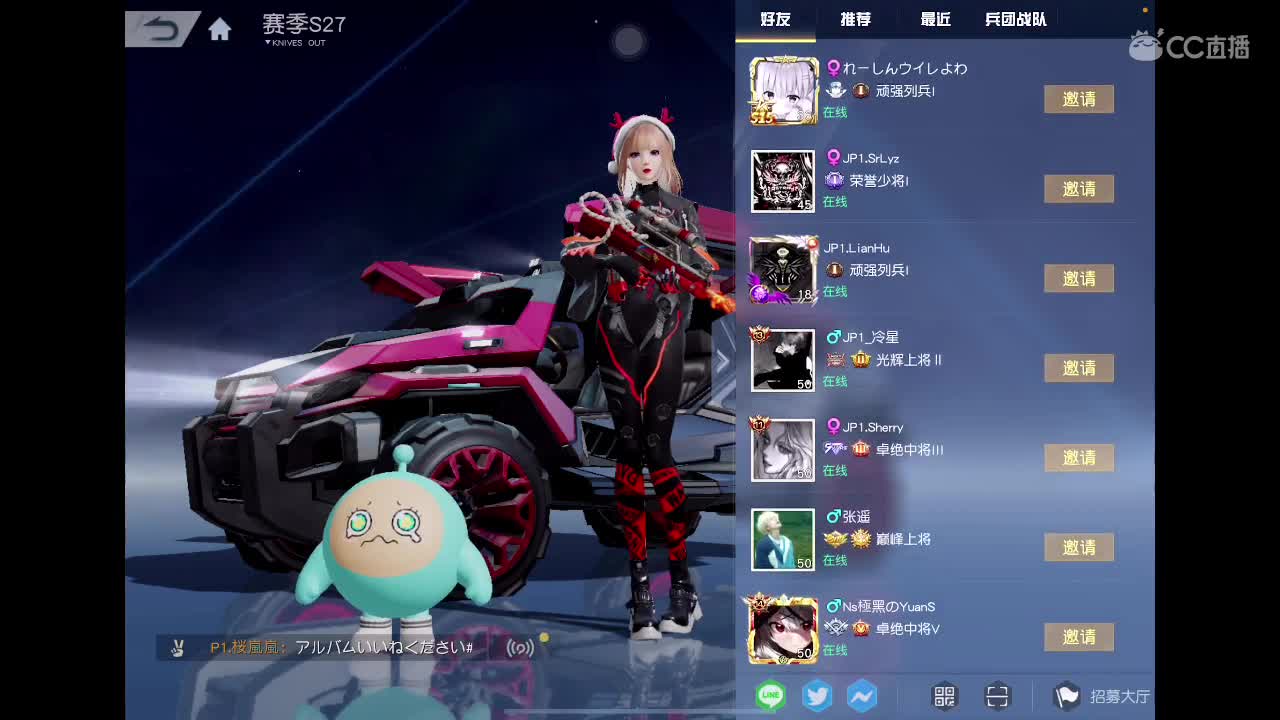1280x720 pixels.
Task: Toggle the gesture icon left of the chat bar
Action: (x=178, y=648)
